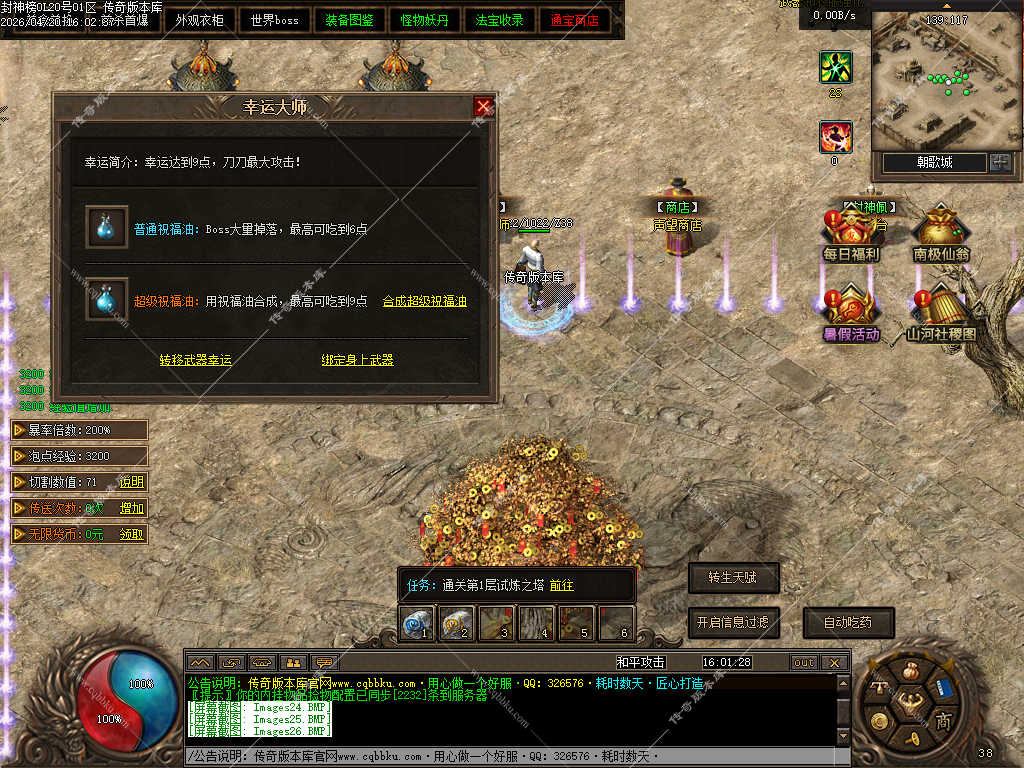Click 增加 next to 传送次数
1024x768 pixels.
point(132,508)
